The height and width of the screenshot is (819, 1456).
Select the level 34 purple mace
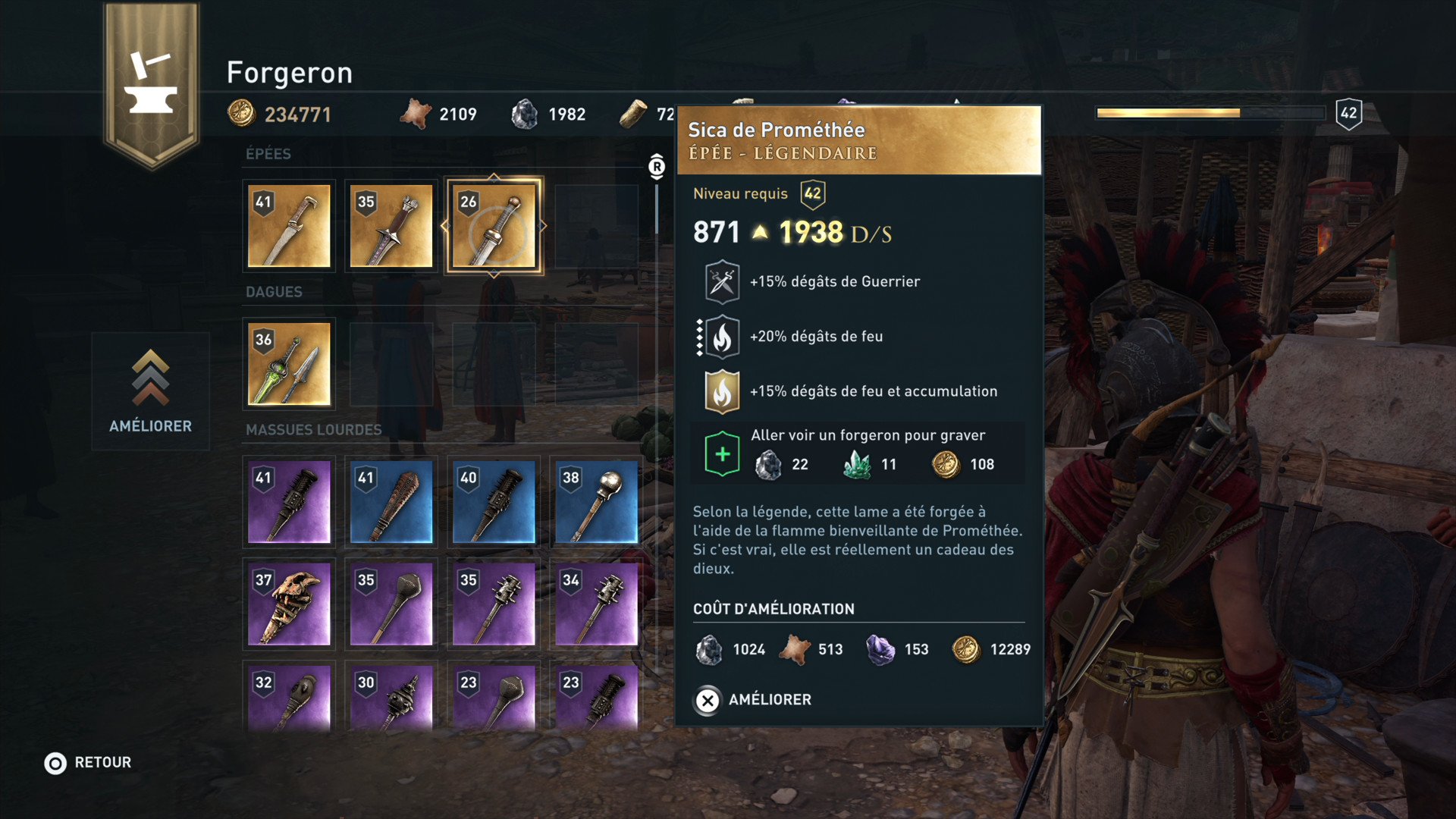[596, 604]
